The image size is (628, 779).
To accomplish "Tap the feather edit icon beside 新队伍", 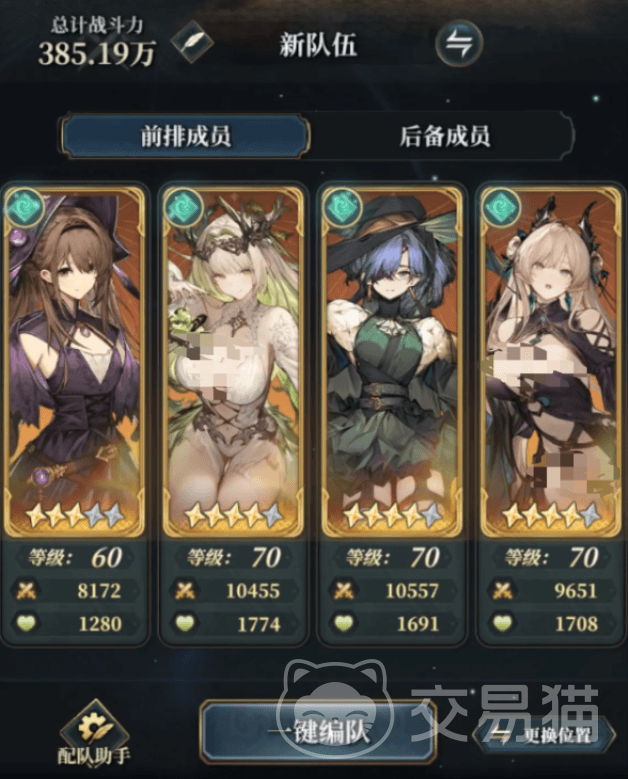I will click(190, 43).
